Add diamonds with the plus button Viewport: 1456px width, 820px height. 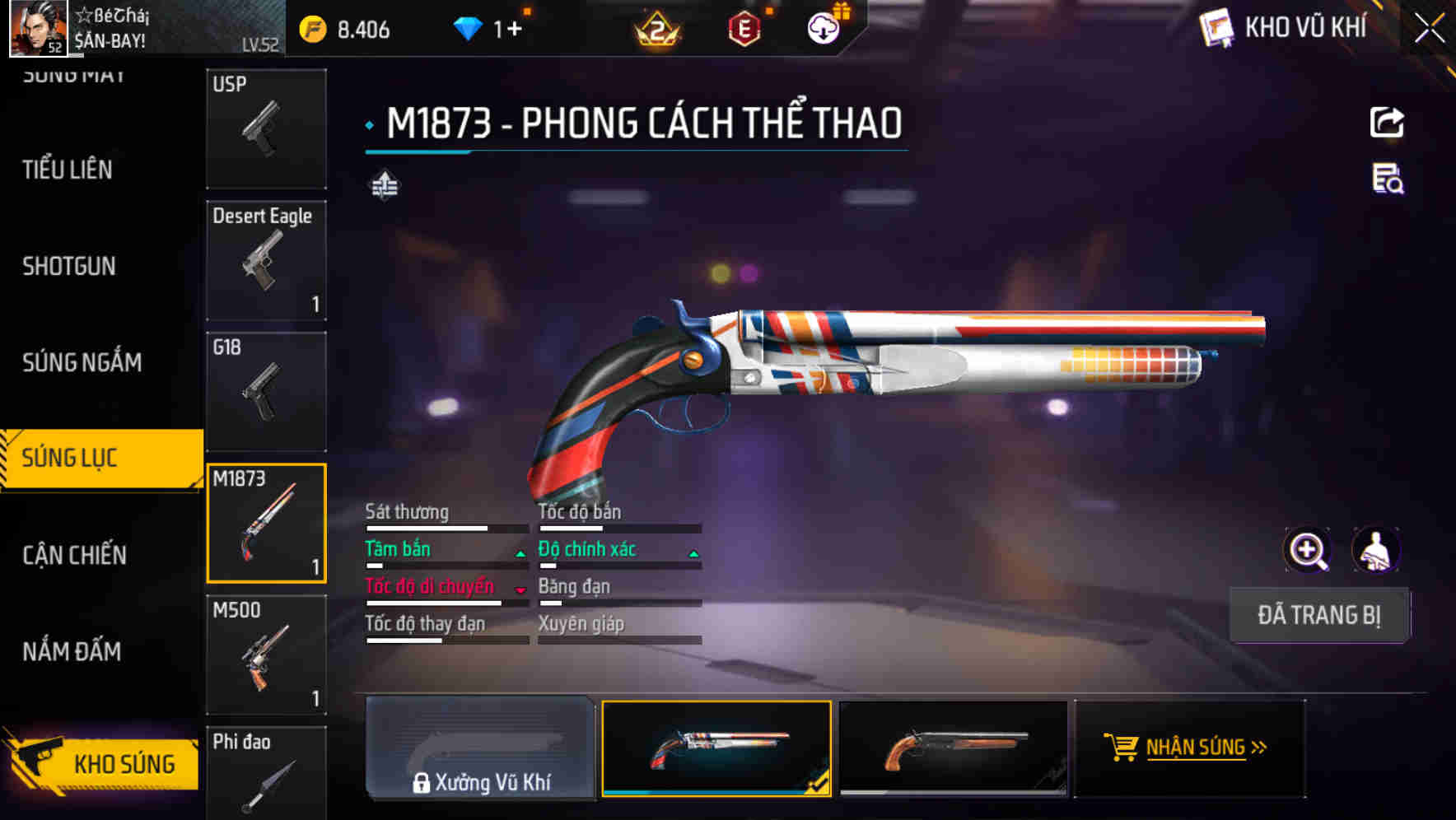(515, 30)
